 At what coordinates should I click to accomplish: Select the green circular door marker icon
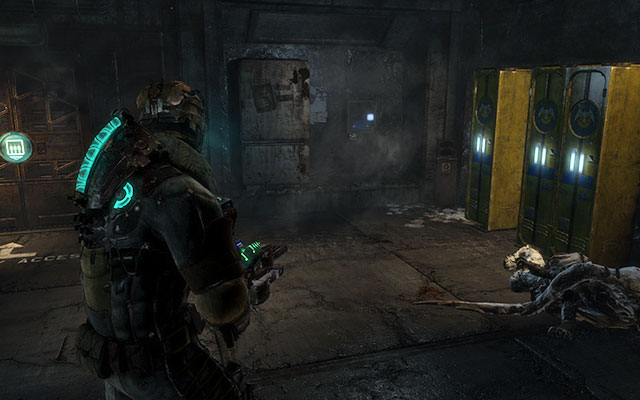coord(15,147)
